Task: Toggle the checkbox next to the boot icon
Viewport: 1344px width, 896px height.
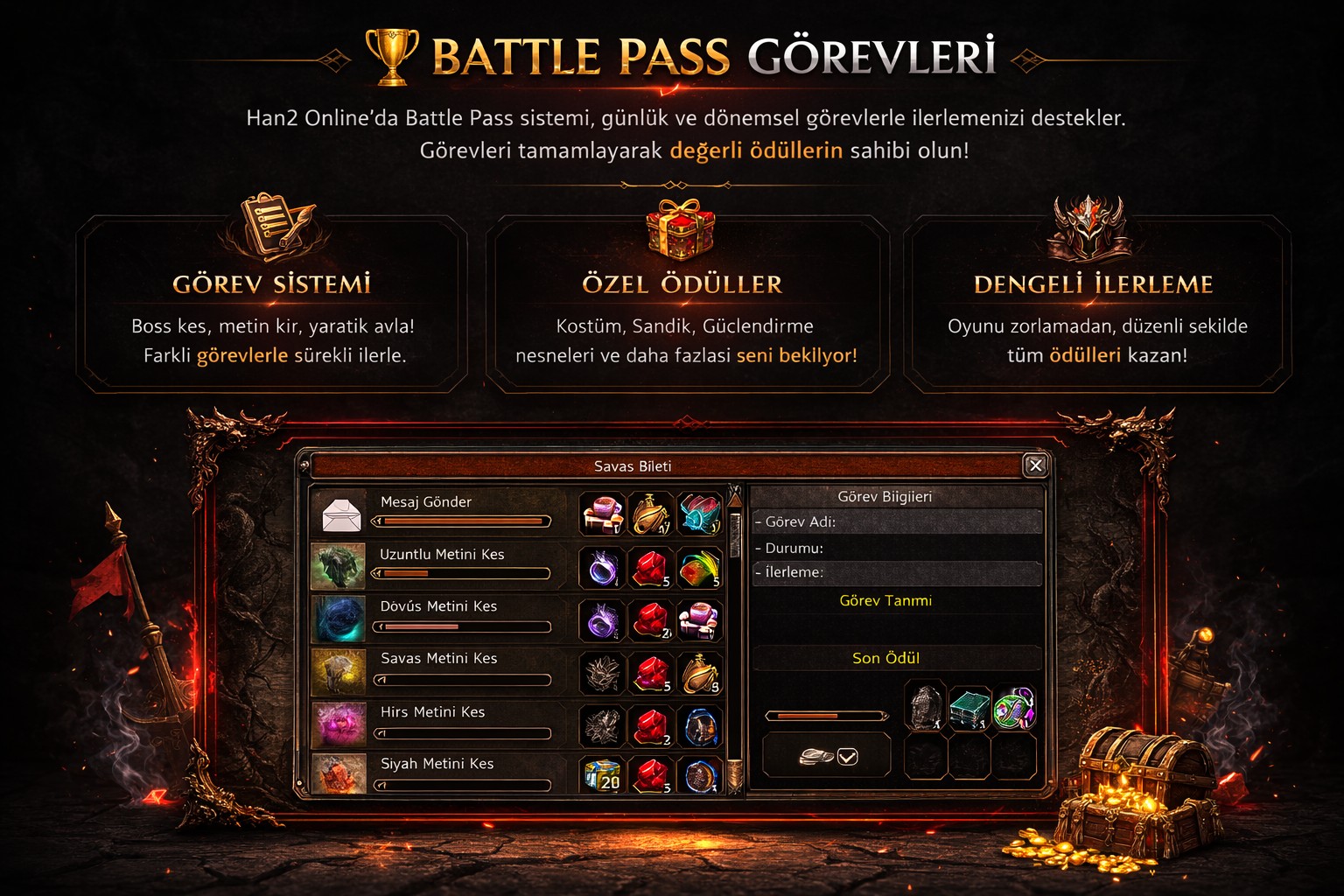Action: [x=847, y=757]
